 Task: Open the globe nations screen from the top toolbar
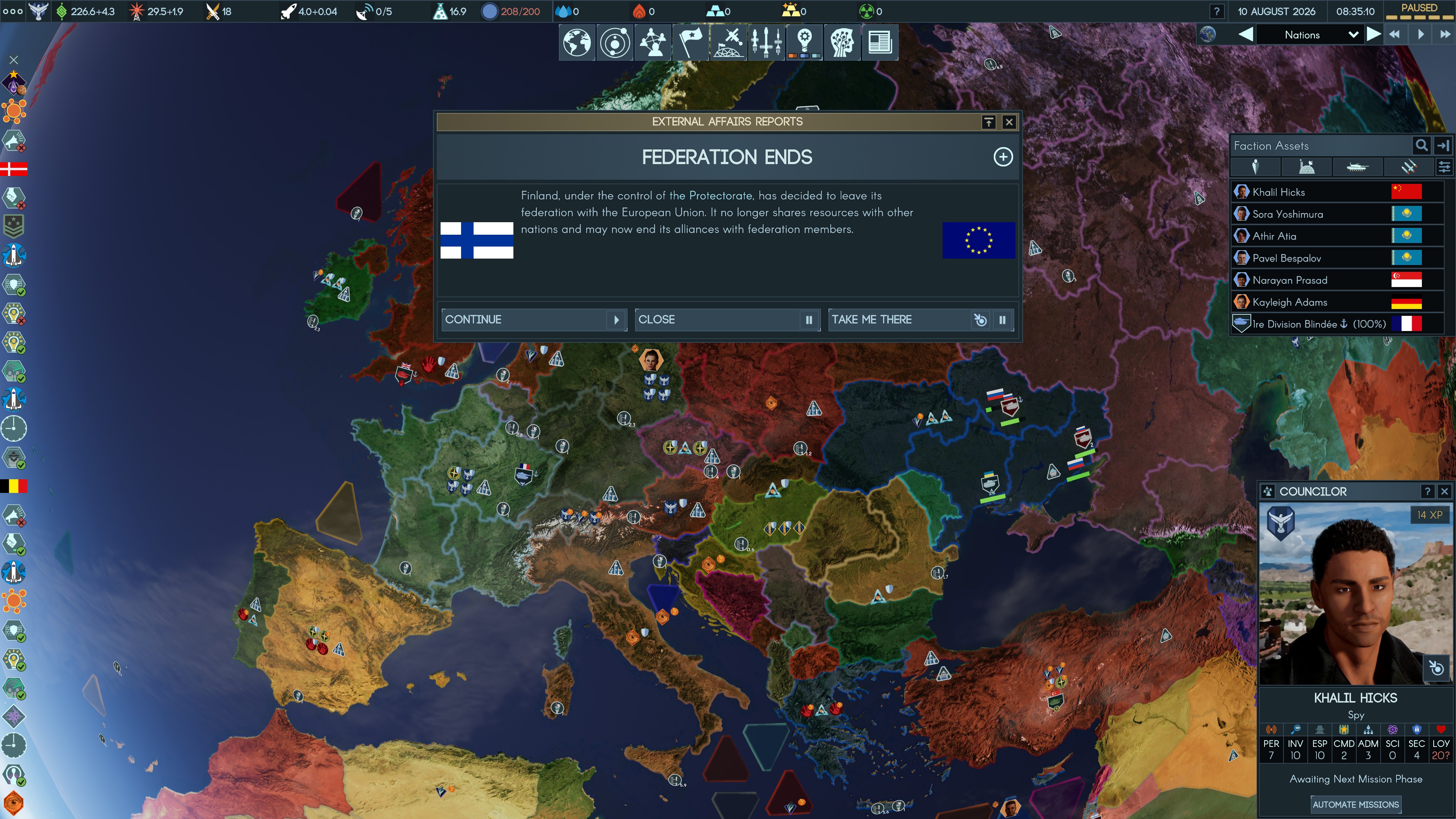click(576, 42)
